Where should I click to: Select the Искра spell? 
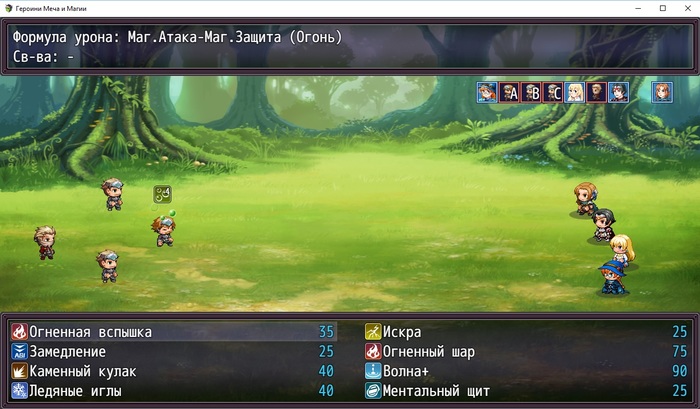(402, 332)
